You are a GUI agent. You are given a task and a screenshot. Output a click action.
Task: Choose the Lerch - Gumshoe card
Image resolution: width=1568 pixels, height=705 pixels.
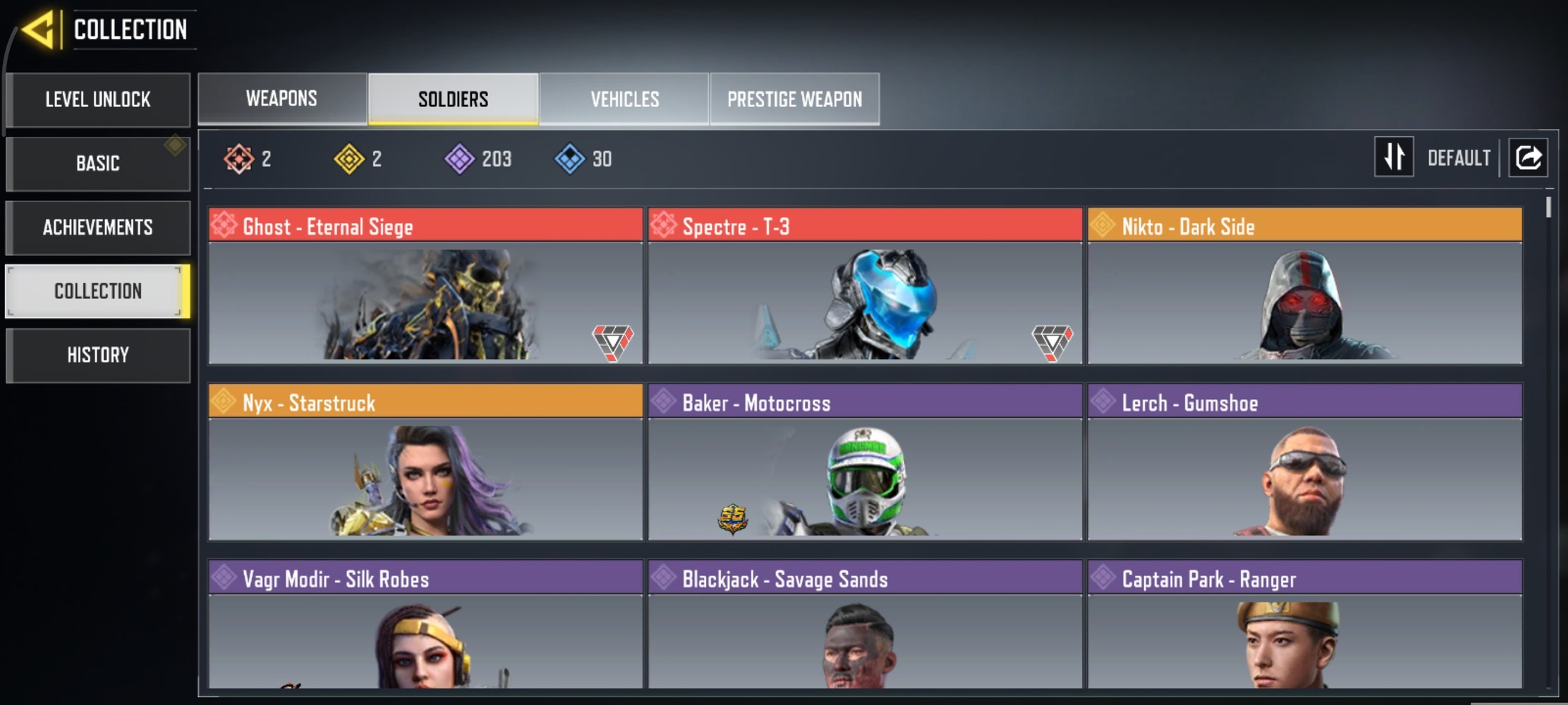pos(1304,462)
